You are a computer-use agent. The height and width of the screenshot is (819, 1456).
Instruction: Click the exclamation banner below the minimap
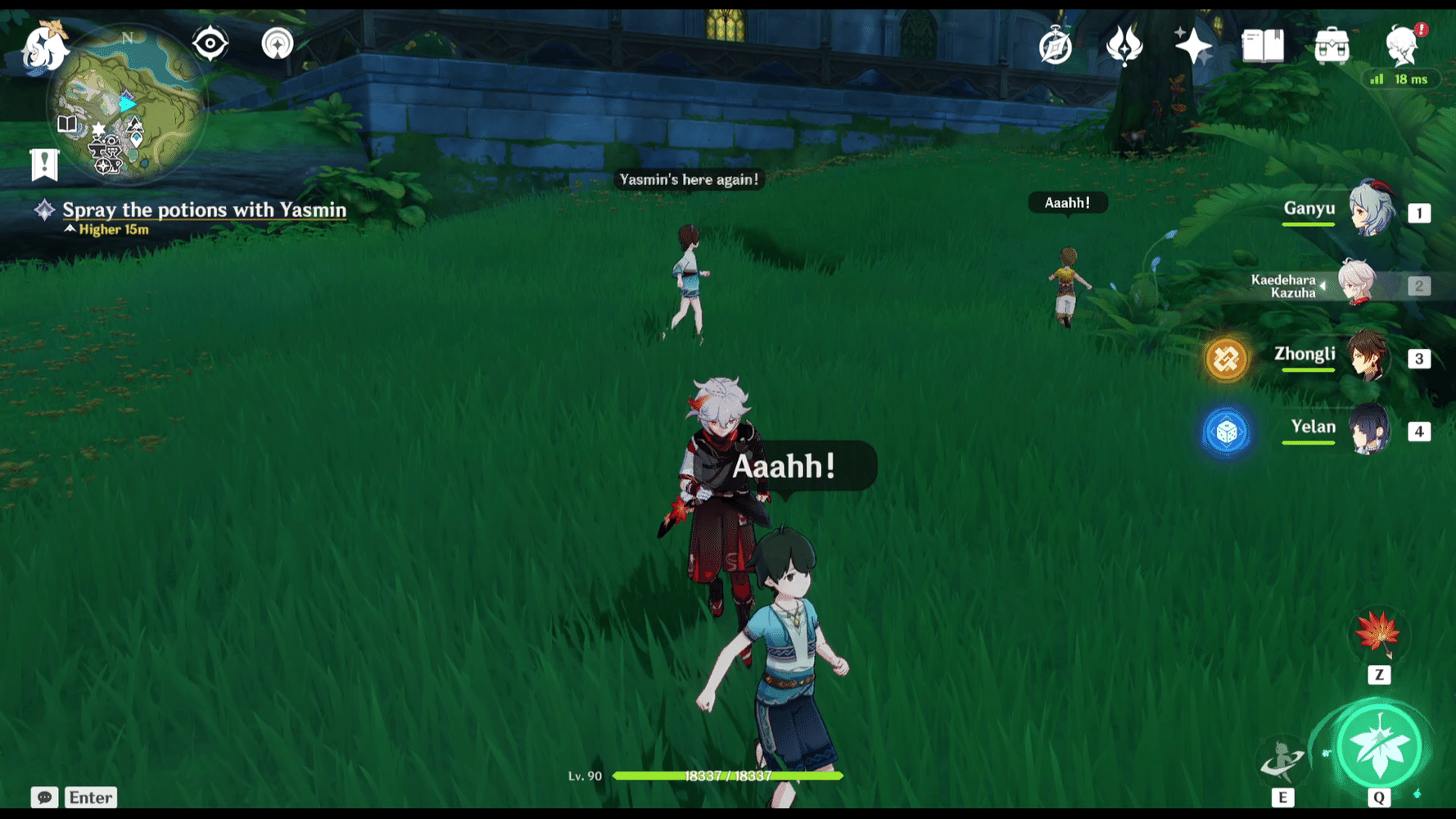[43, 164]
